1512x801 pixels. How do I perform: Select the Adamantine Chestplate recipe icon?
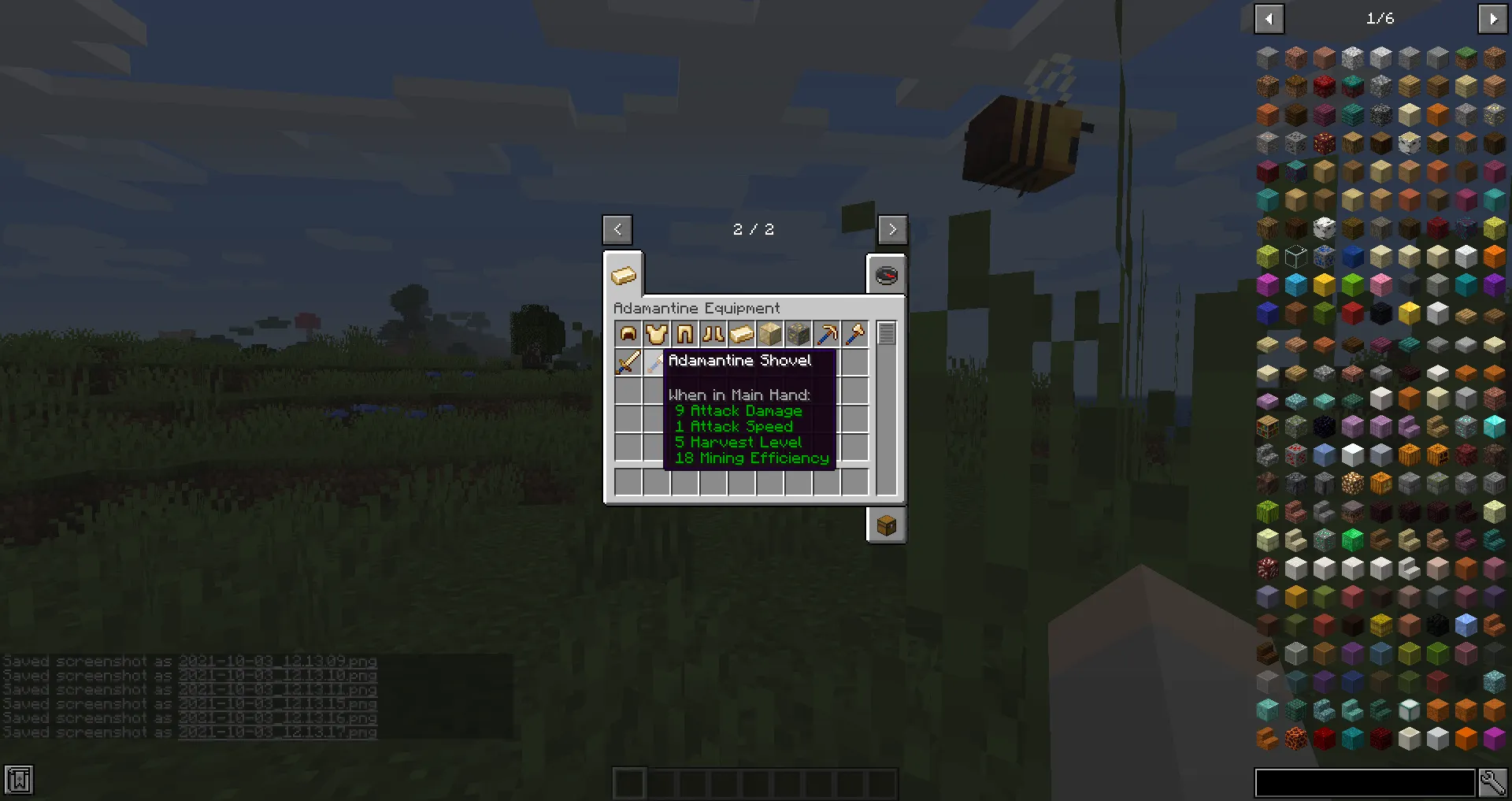tap(656, 334)
